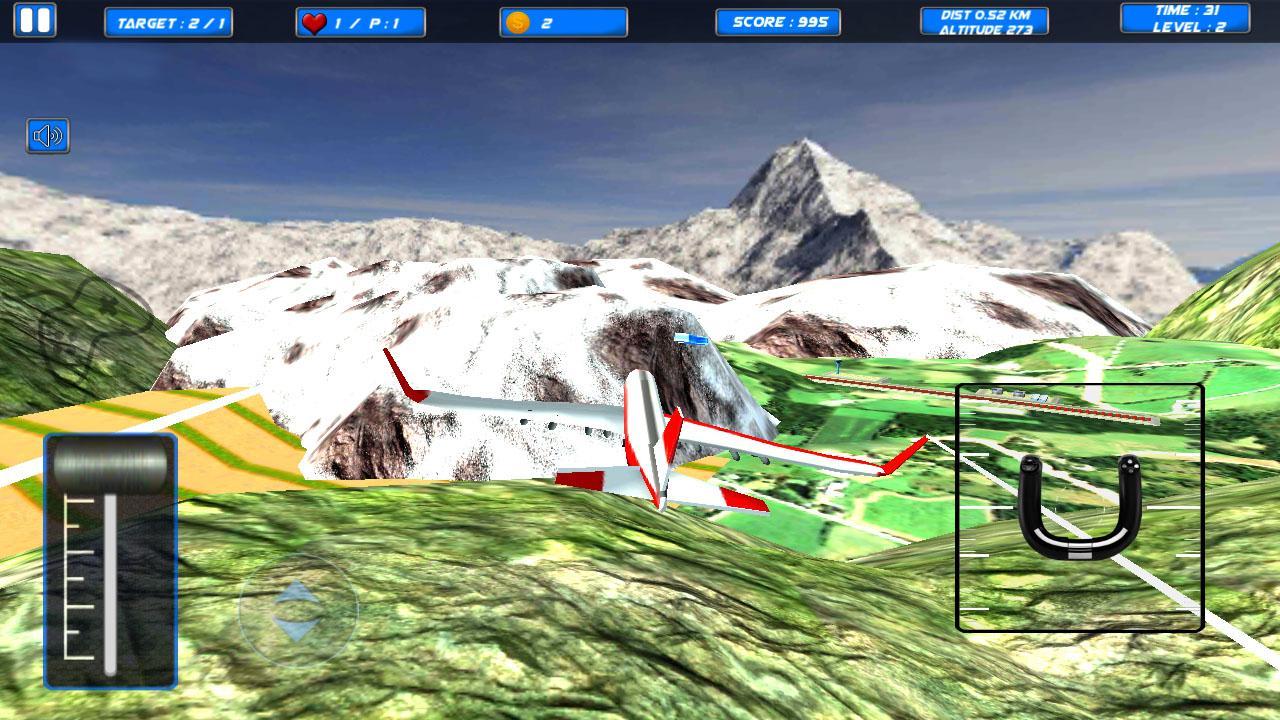Tap the pause icon to pause the game
1280x720 pixels.
tap(38, 19)
